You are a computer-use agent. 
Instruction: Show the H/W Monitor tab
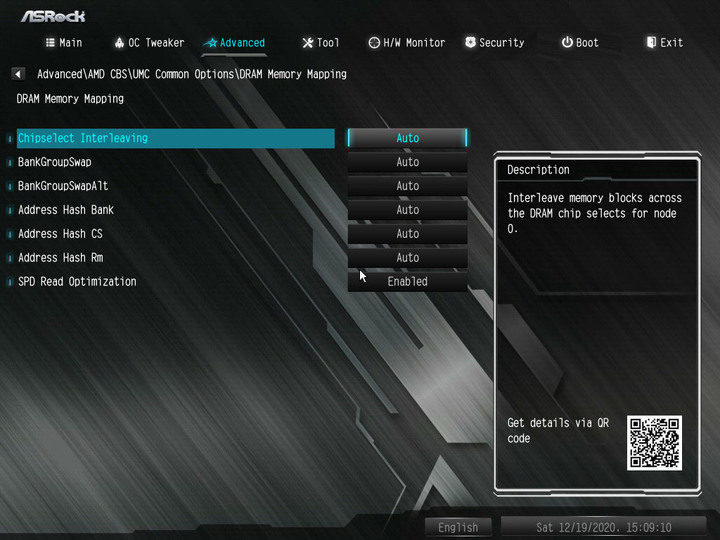pyautogui.click(x=407, y=43)
